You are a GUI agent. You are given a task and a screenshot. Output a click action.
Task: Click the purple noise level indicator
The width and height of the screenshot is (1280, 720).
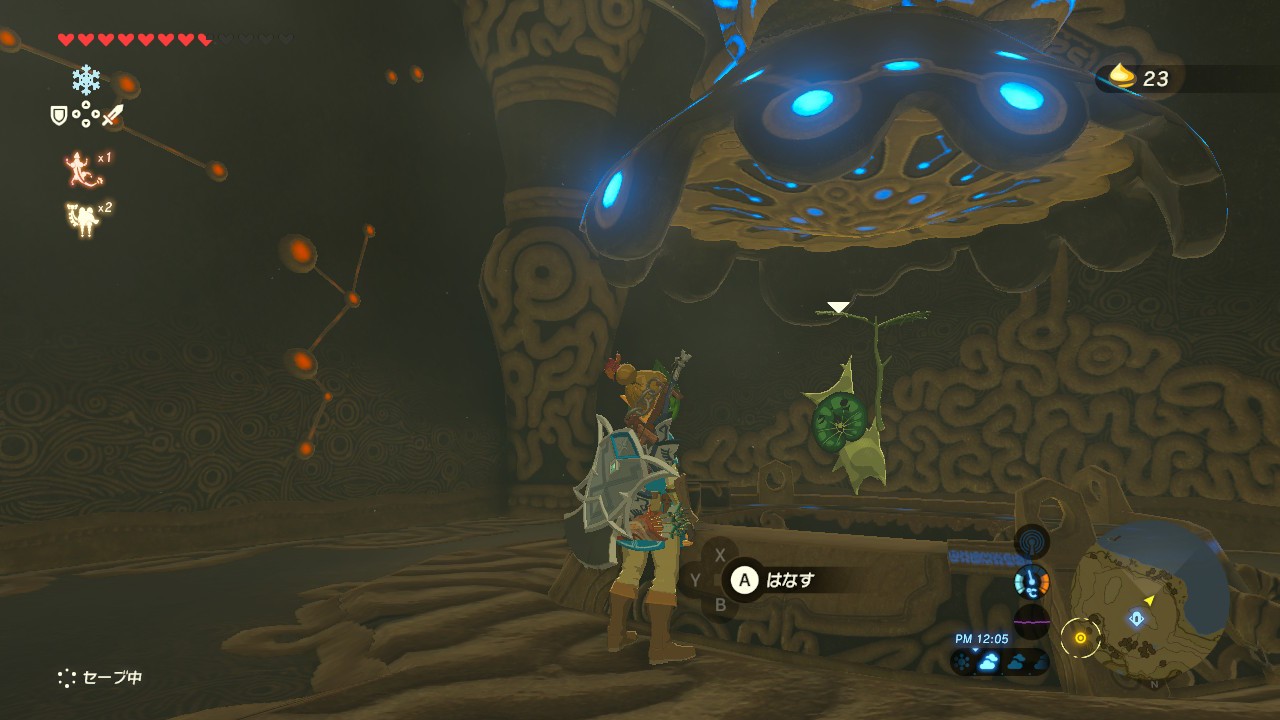pos(1031,621)
